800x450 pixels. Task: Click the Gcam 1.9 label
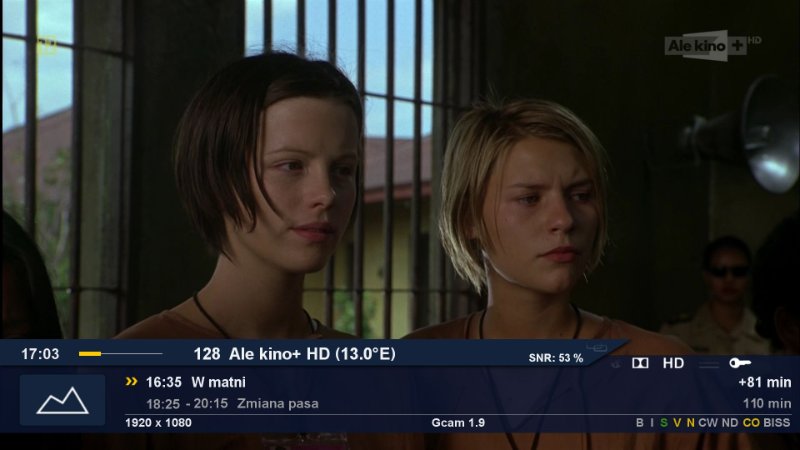(x=458, y=423)
